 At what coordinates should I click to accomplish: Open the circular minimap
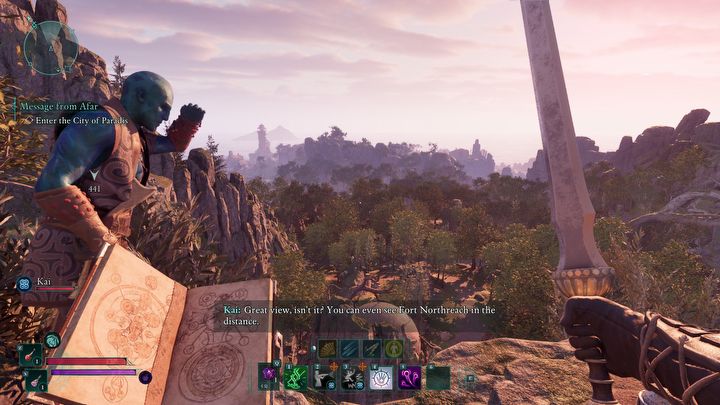click(51, 47)
